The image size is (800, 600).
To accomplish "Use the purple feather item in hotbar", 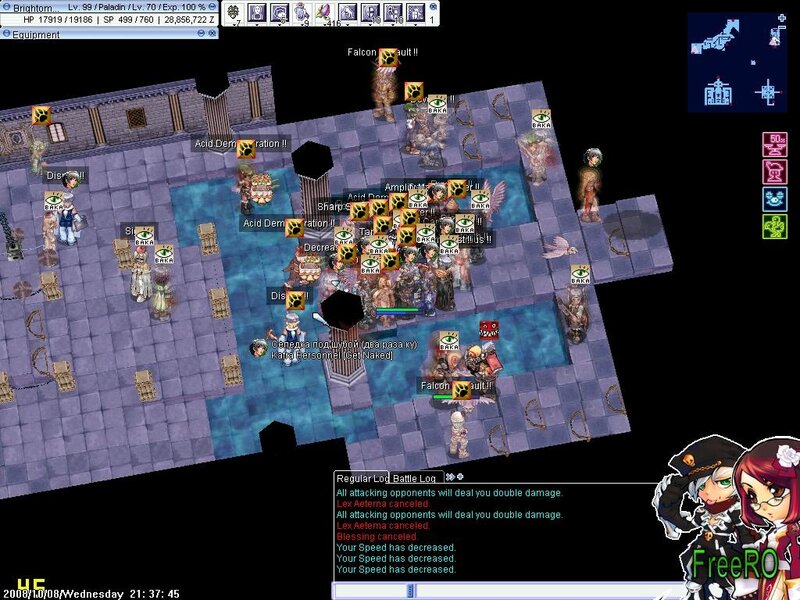I will tap(324, 12).
